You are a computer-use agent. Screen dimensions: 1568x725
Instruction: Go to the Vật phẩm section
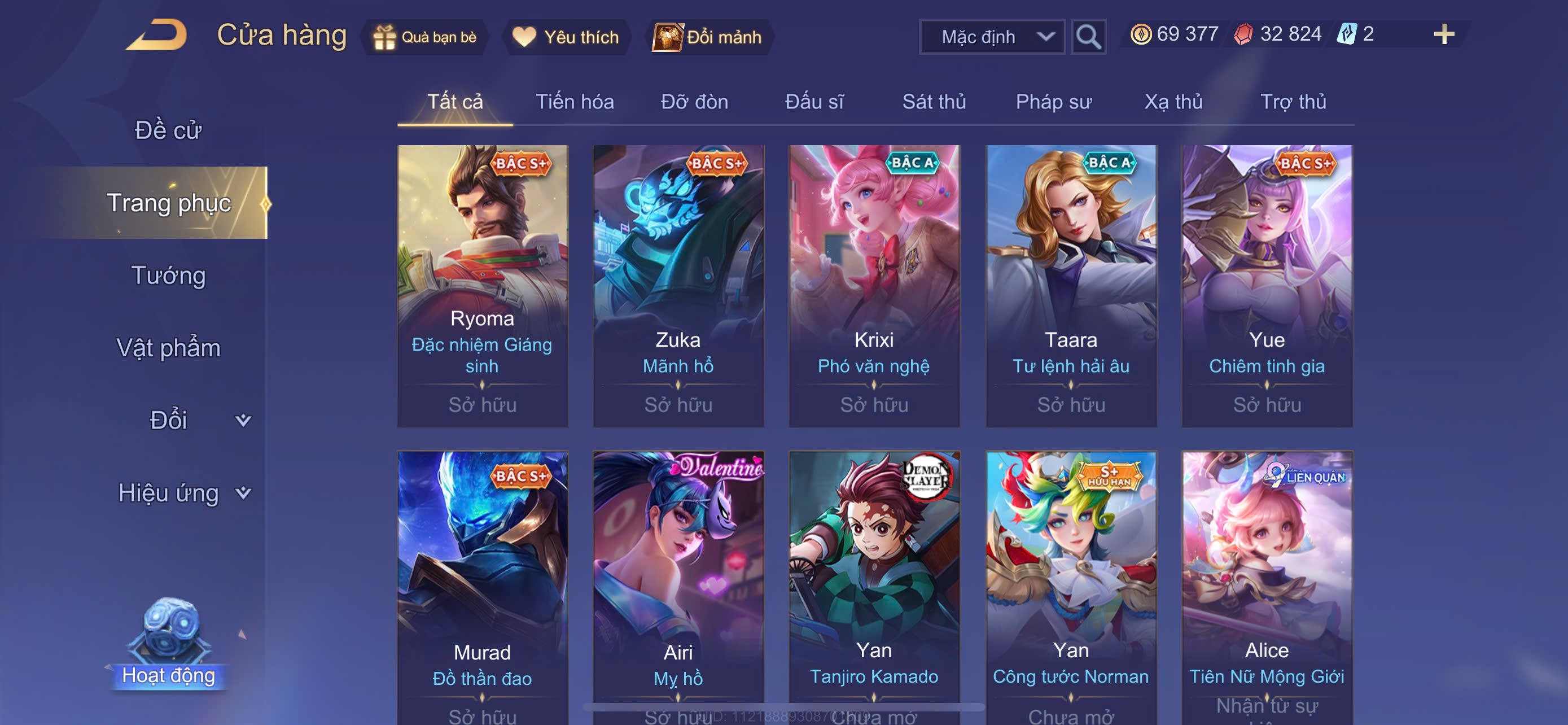[x=168, y=348]
